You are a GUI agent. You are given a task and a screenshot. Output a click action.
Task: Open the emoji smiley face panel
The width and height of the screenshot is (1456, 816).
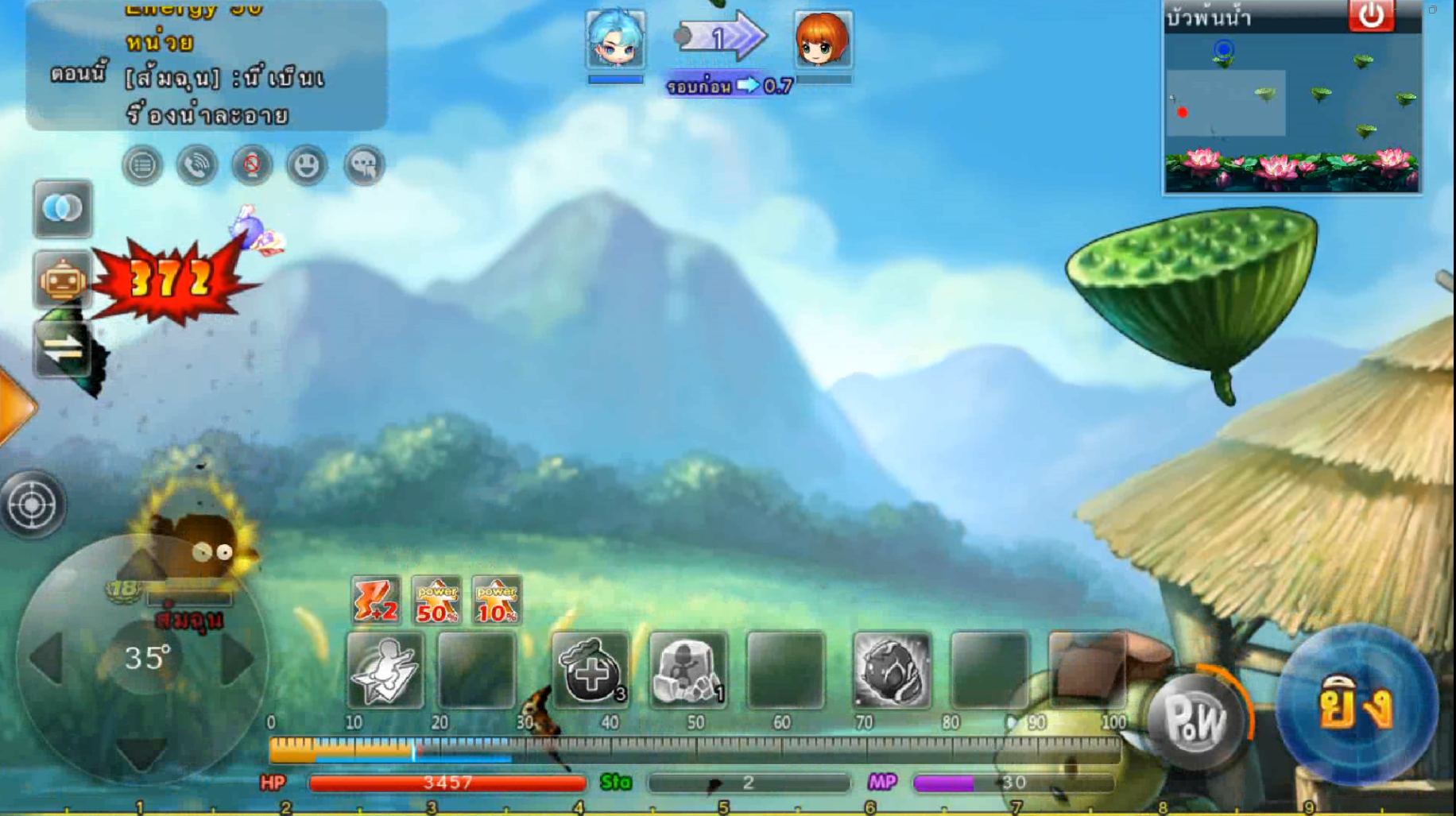(307, 165)
